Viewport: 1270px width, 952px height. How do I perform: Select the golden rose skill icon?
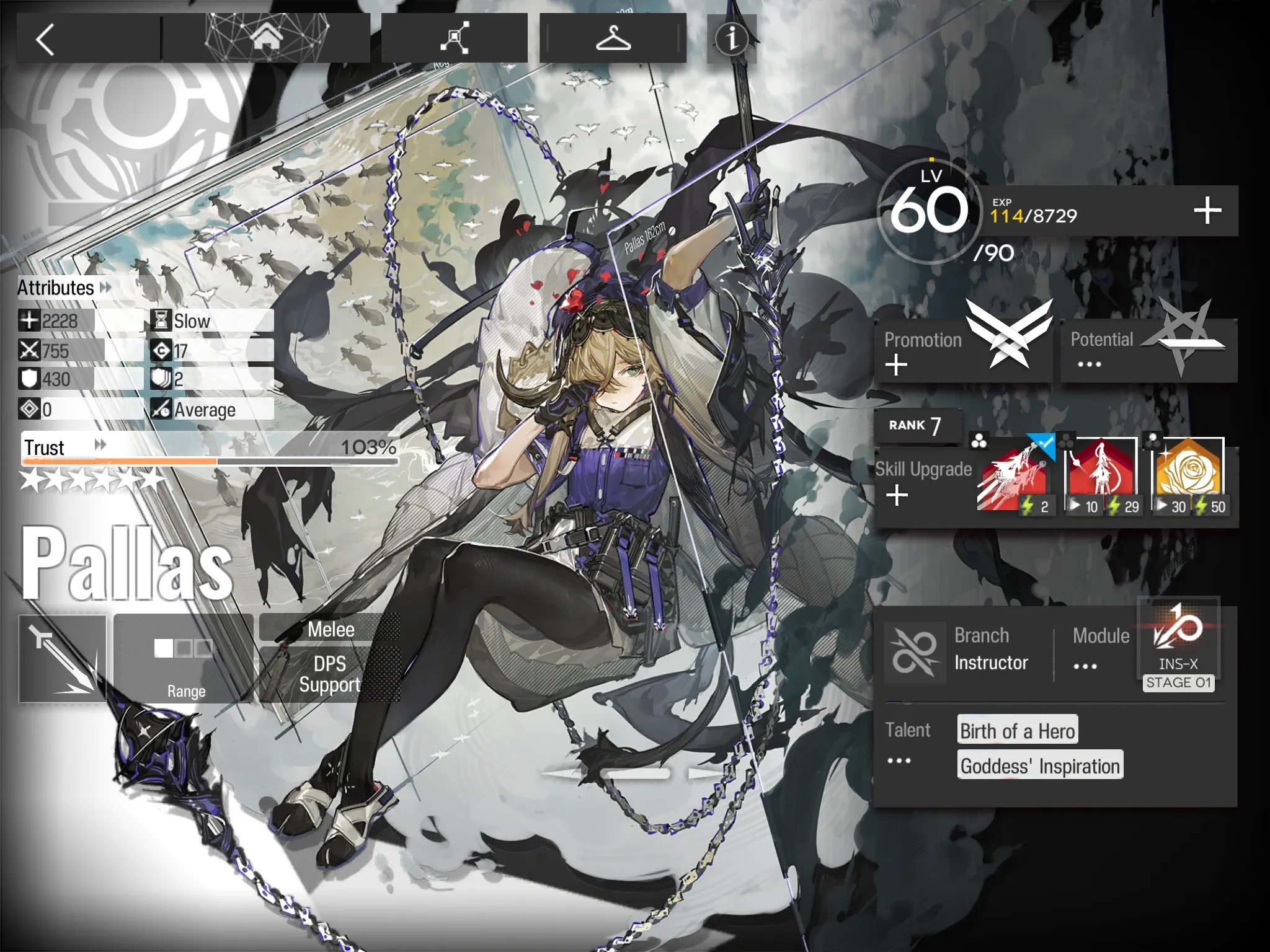[1188, 478]
